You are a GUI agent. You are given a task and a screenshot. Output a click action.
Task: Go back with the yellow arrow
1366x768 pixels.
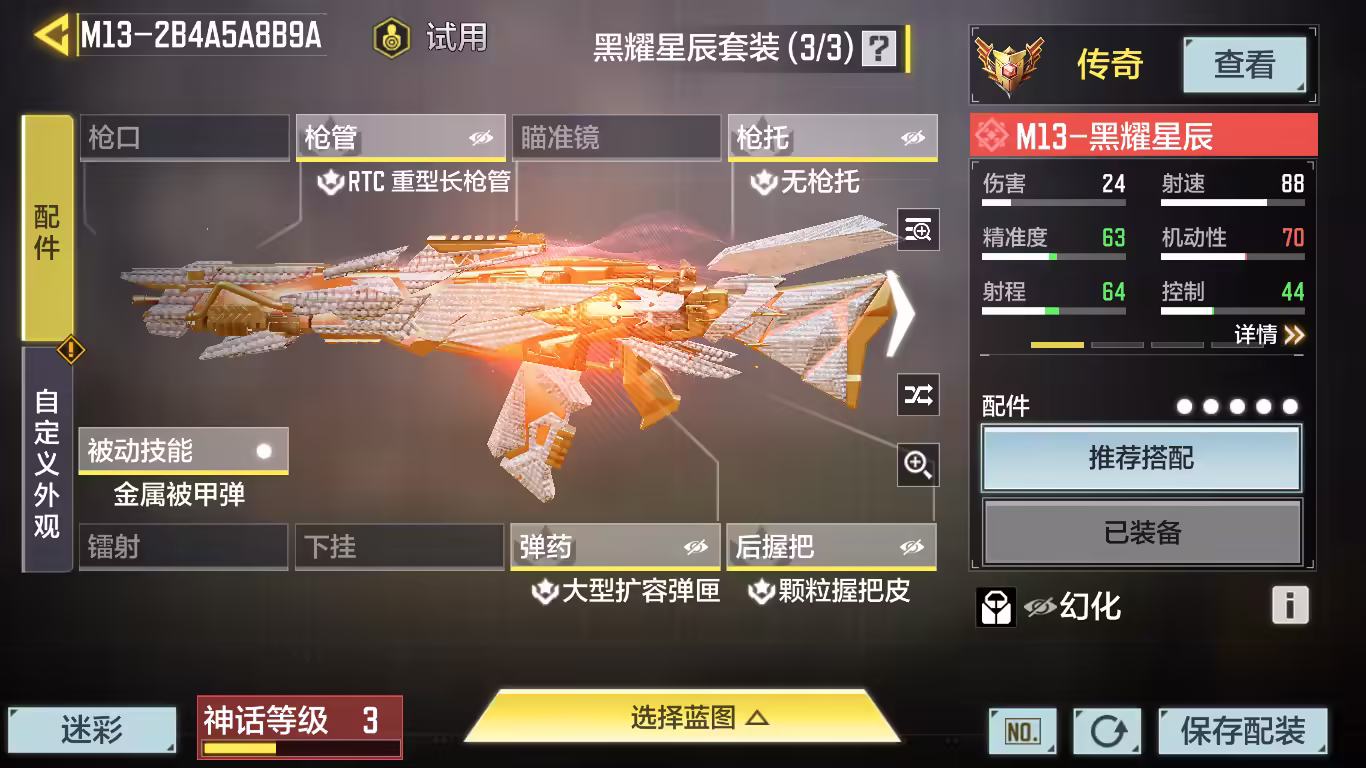click(x=51, y=35)
